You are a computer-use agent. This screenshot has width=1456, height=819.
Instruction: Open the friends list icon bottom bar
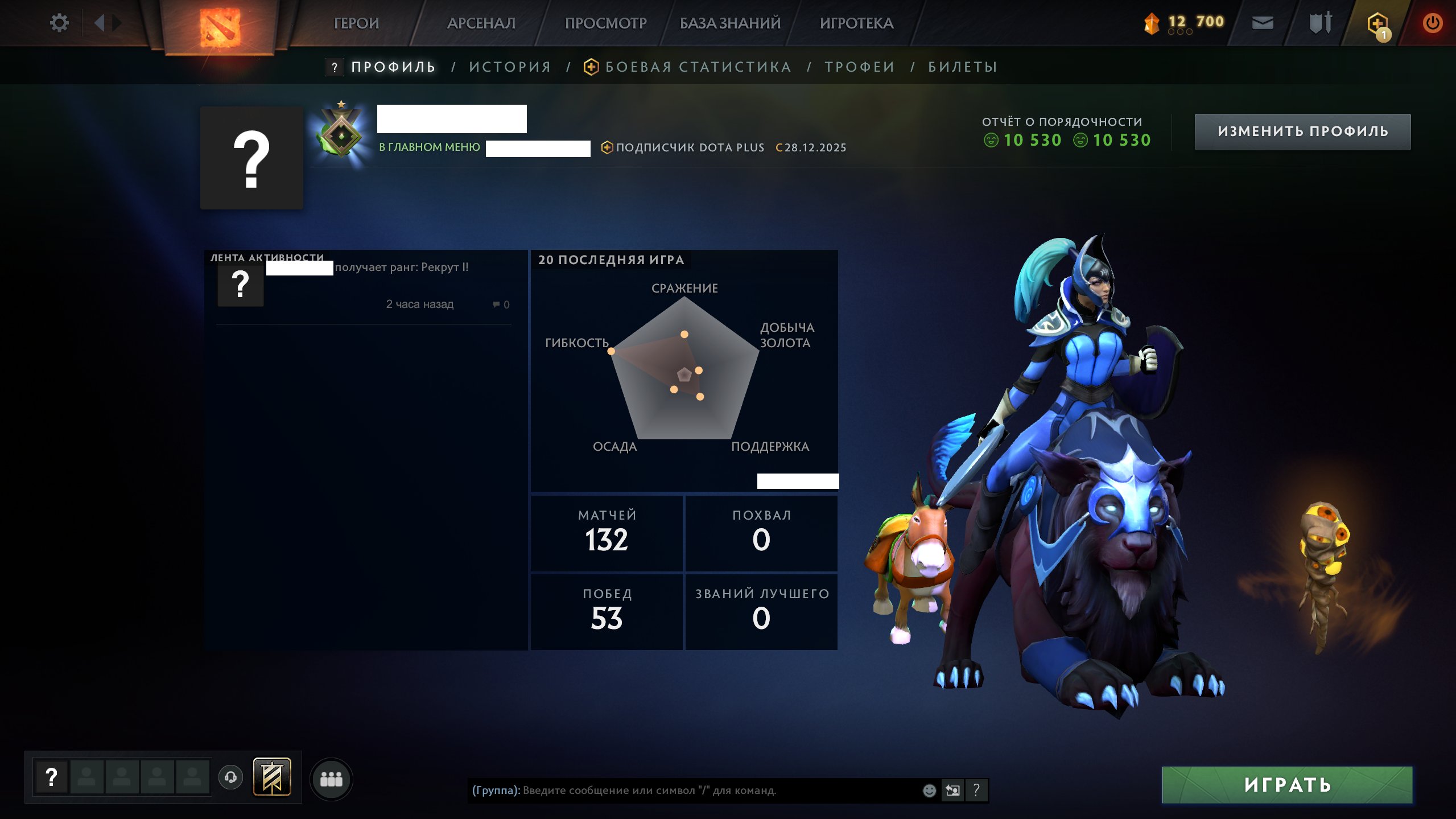coord(333,780)
